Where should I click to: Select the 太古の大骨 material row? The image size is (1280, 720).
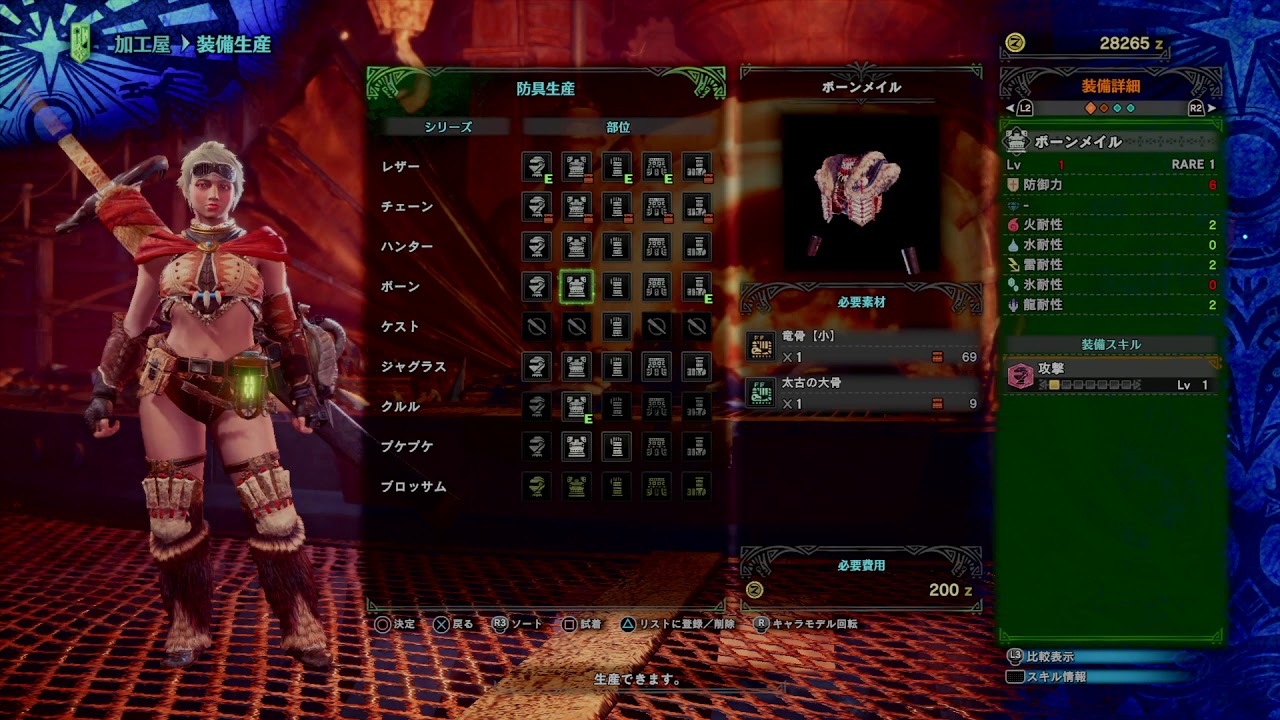tap(861, 394)
